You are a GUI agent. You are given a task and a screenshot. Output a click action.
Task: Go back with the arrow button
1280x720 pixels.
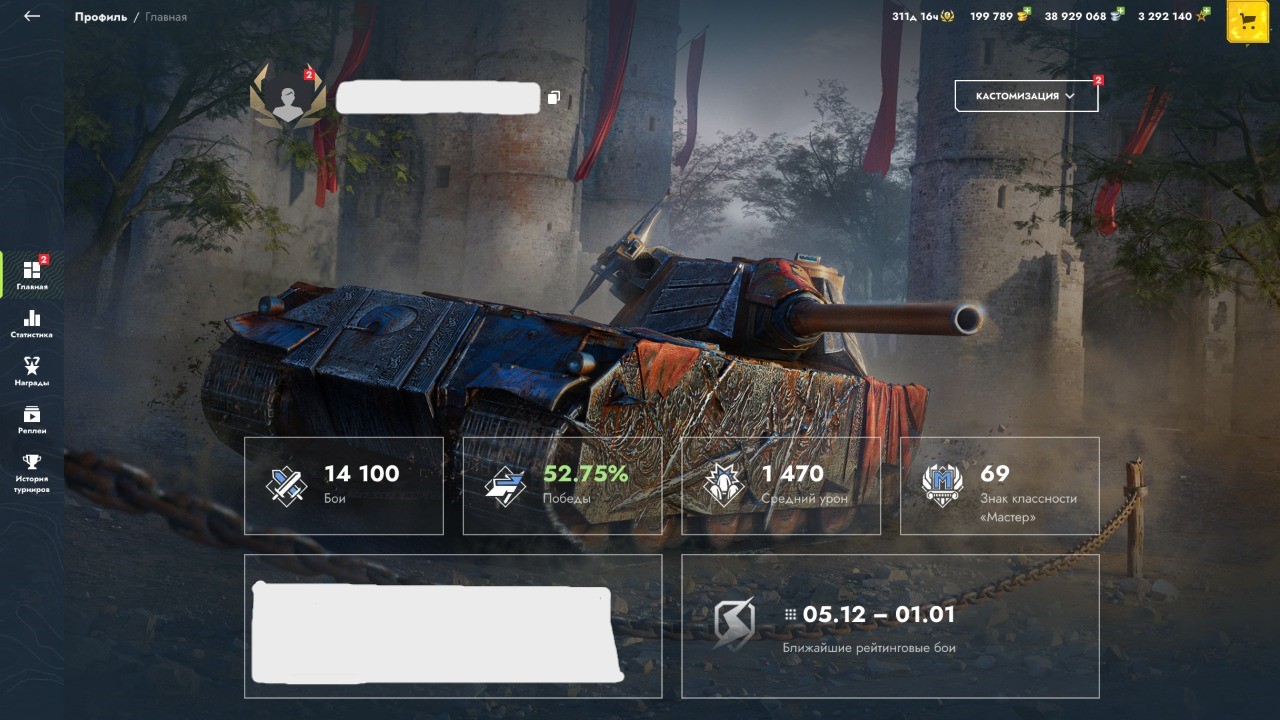coord(32,16)
